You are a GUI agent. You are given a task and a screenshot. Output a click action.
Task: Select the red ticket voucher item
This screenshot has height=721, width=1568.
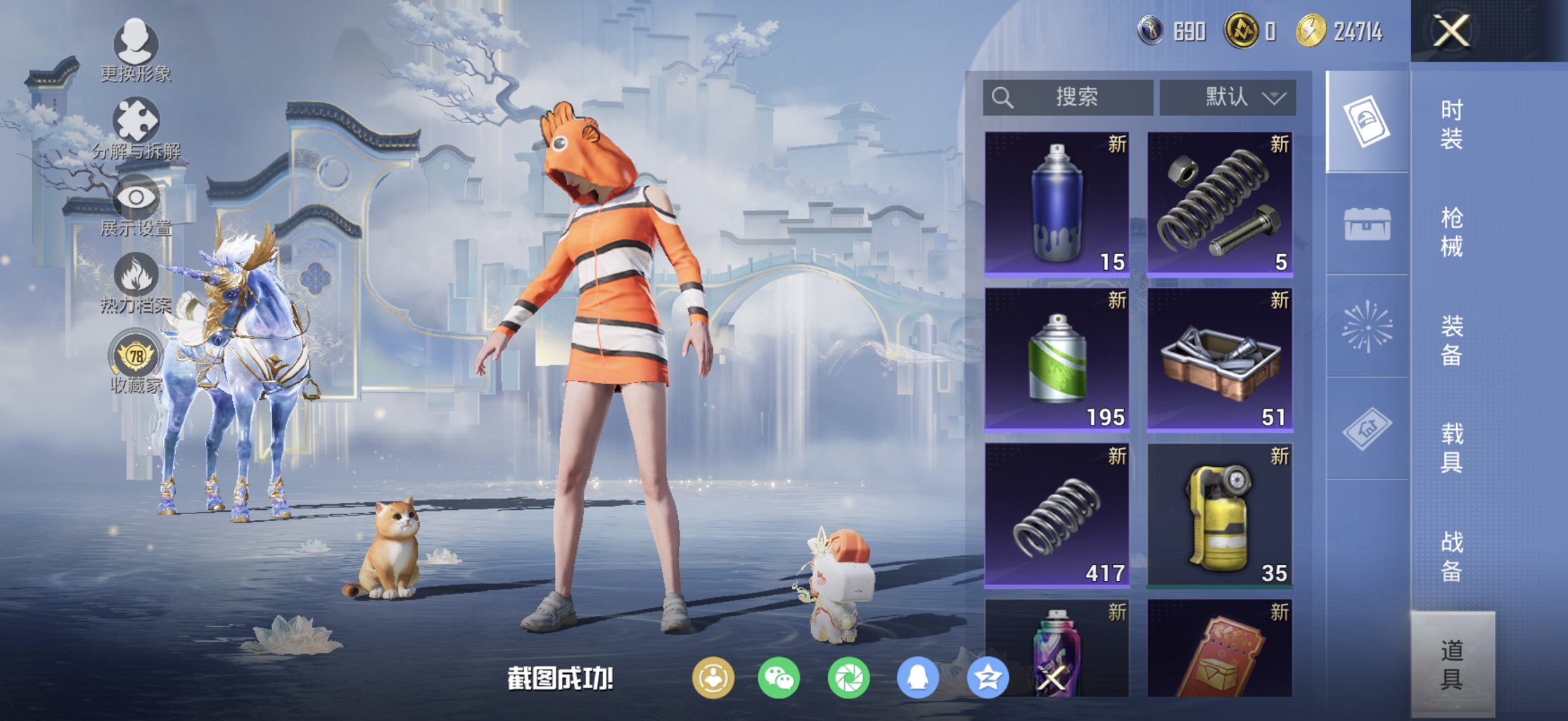click(1220, 649)
